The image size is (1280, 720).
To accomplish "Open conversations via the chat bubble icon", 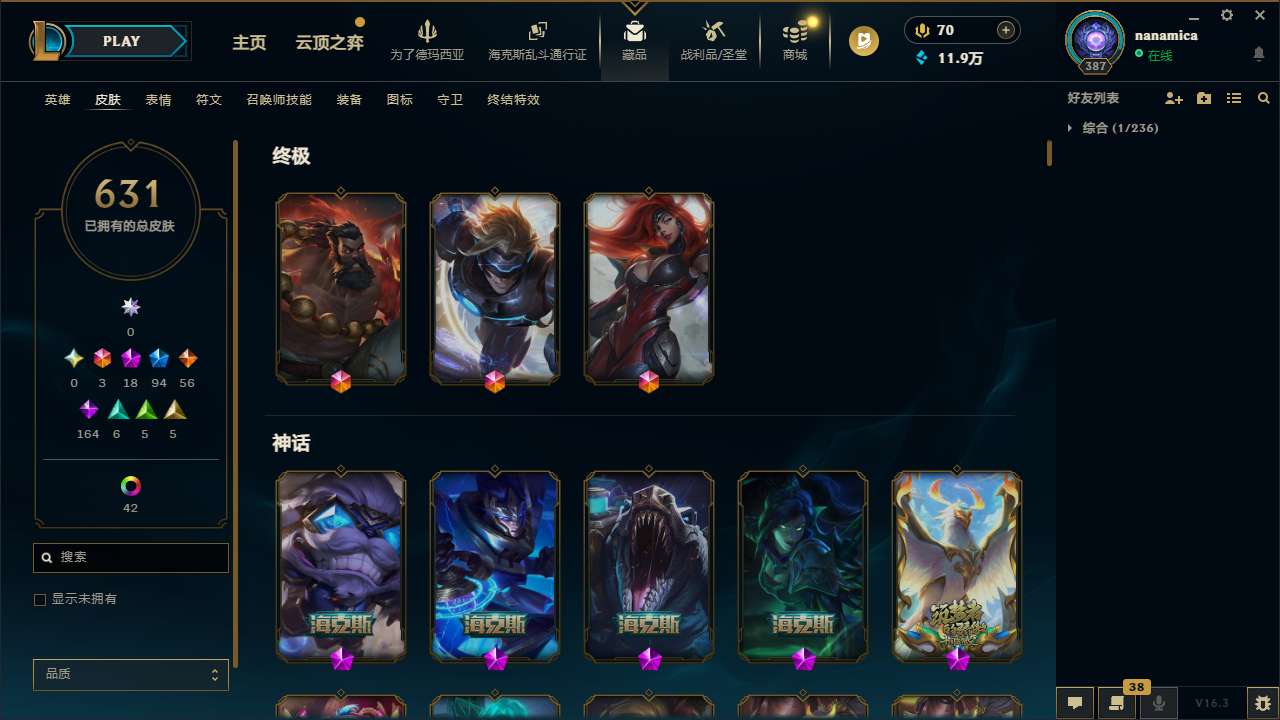I will [1074, 703].
